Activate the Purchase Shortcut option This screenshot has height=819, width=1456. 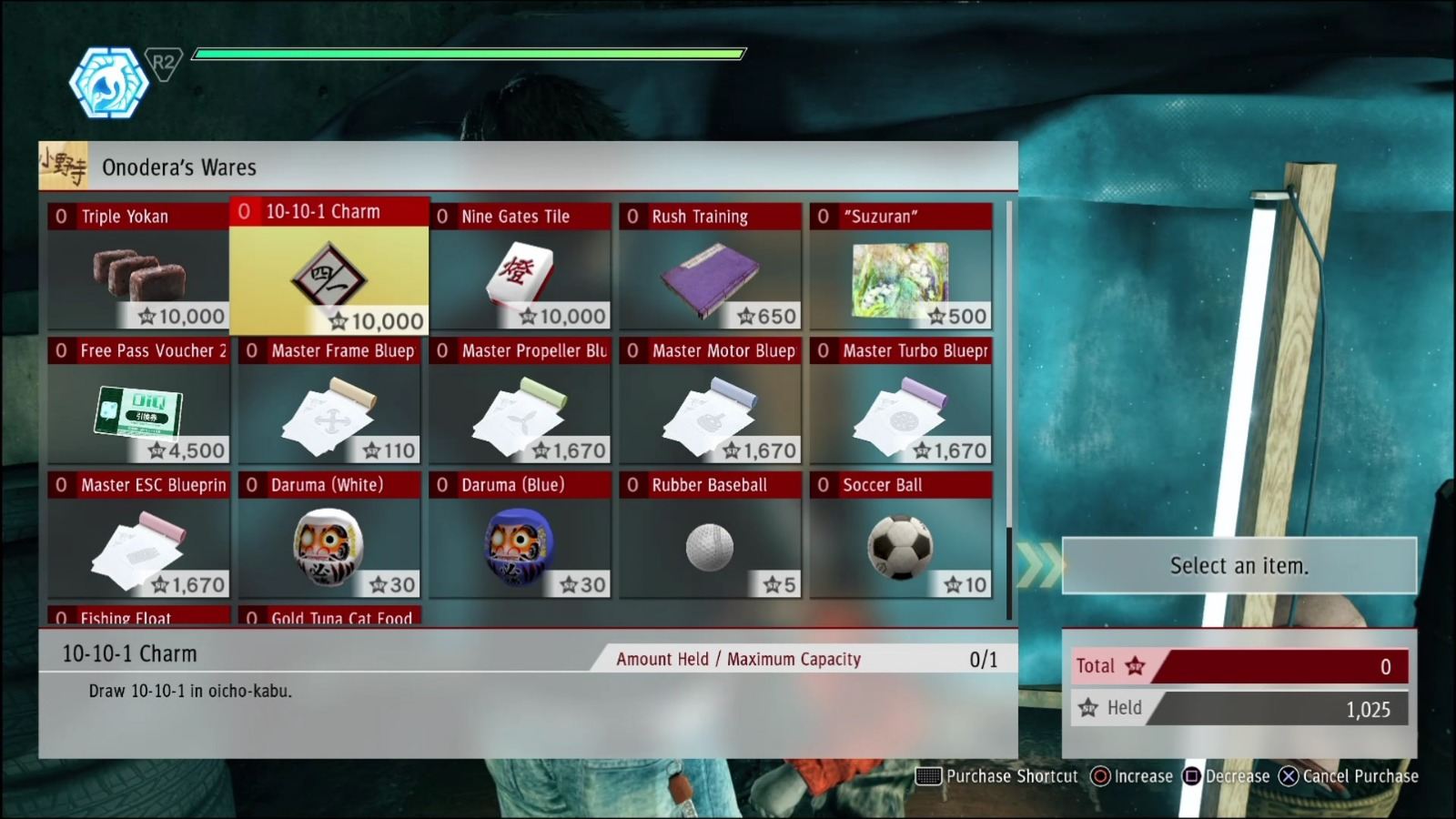(998, 776)
